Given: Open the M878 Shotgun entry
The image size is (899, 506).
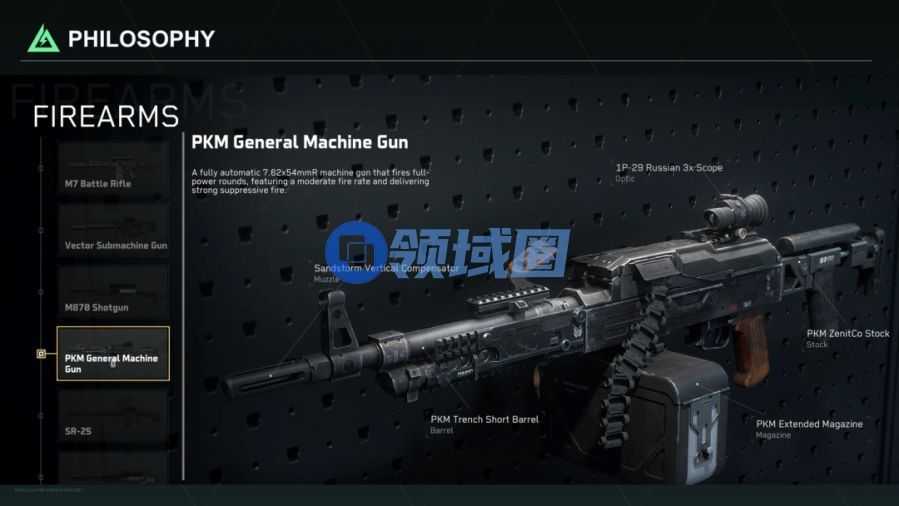Looking at the screenshot, I should coord(113,294).
